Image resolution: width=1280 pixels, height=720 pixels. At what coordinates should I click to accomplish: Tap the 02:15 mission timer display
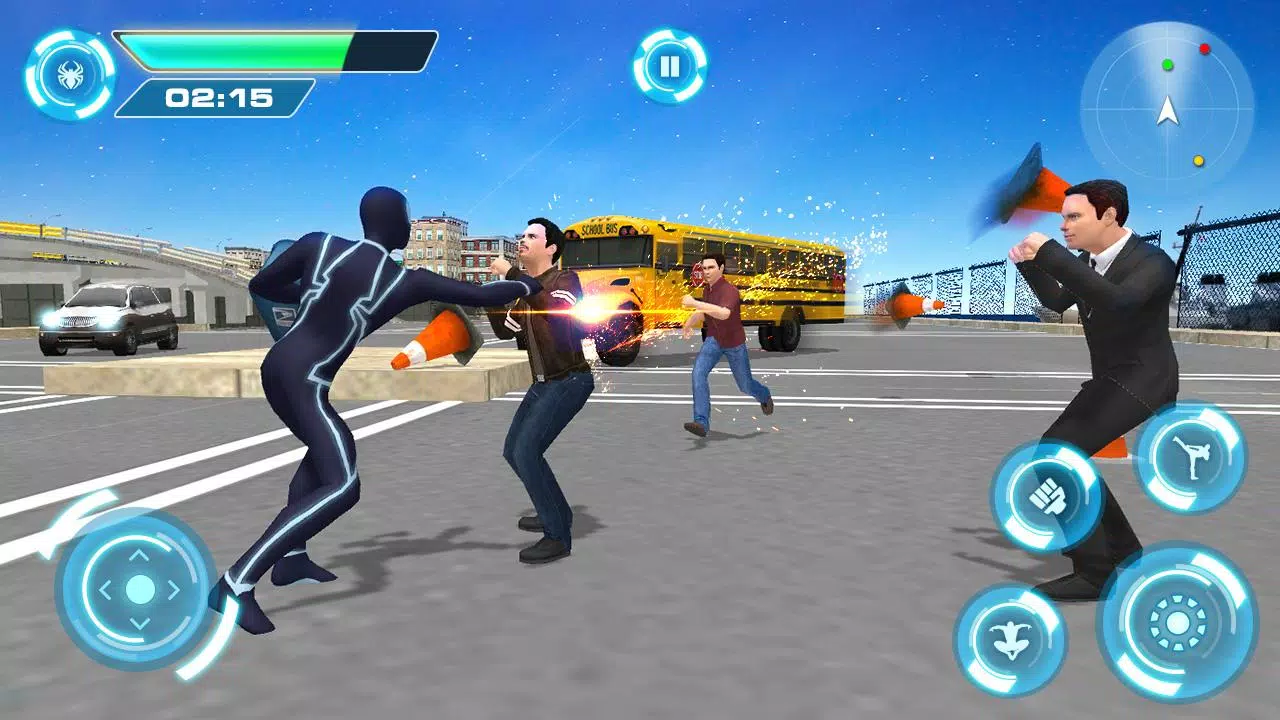(217, 98)
